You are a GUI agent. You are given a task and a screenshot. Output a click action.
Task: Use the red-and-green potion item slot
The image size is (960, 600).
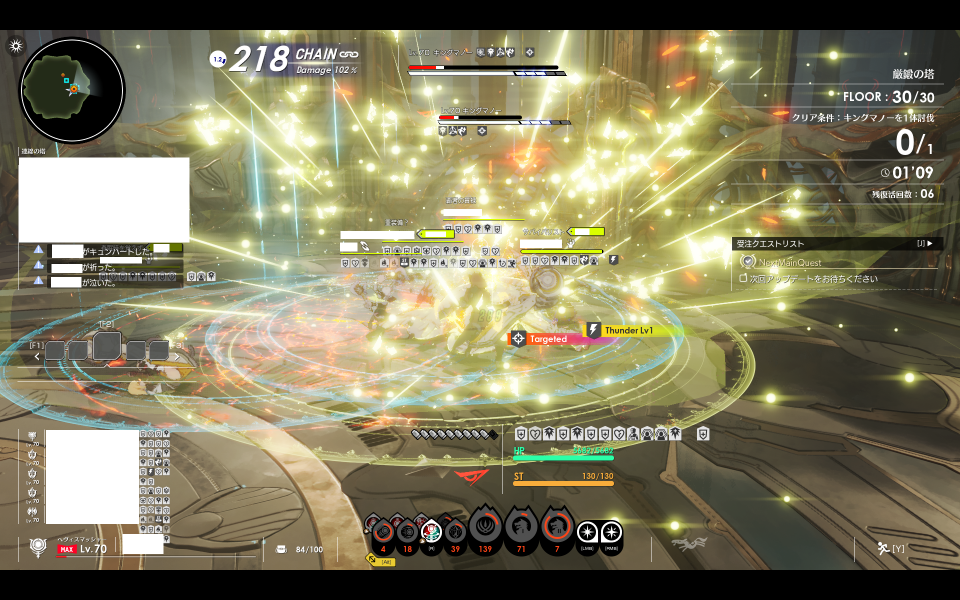(431, 531)
